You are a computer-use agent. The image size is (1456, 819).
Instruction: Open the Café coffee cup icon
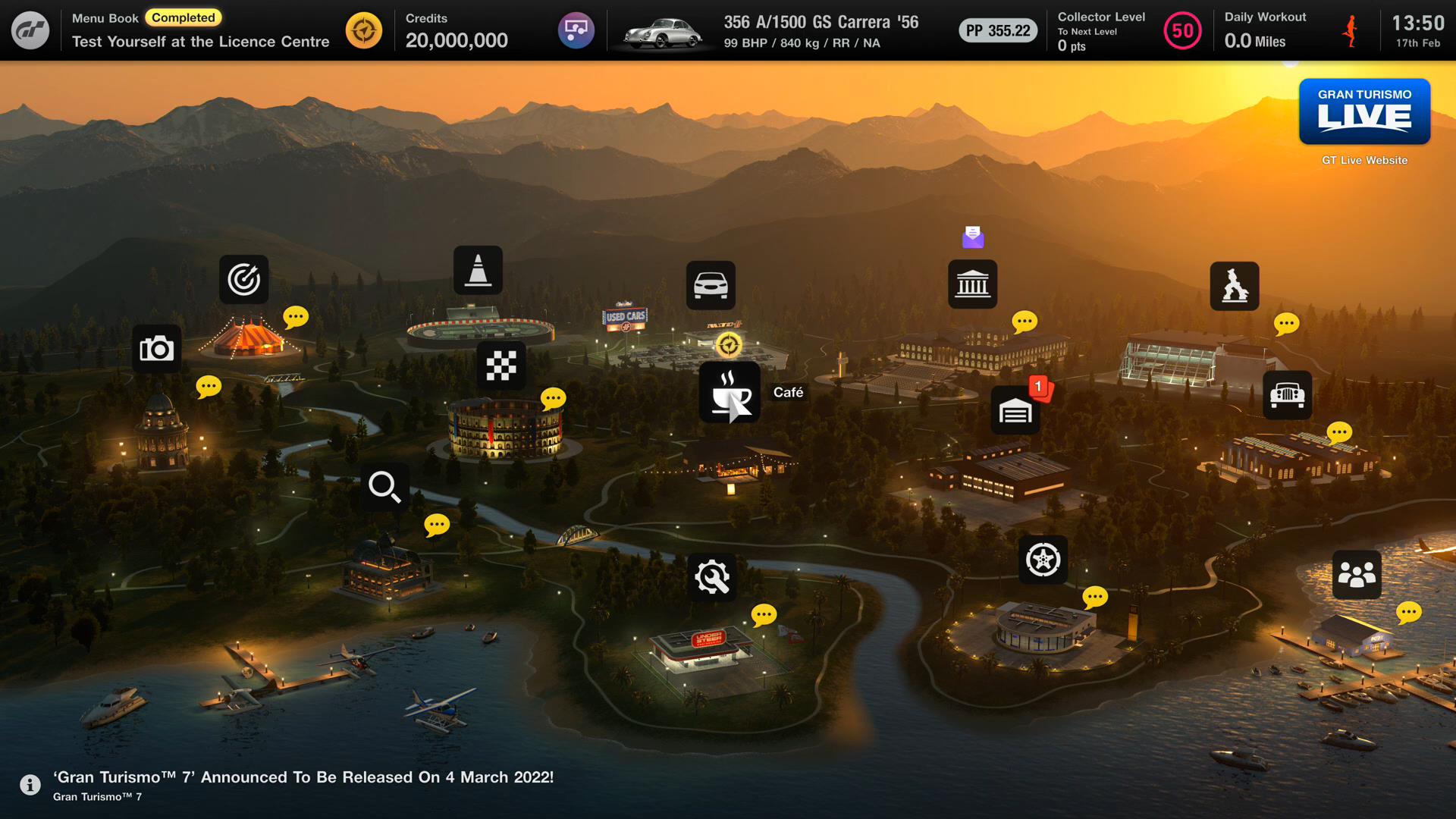click(x=729, y=392)
